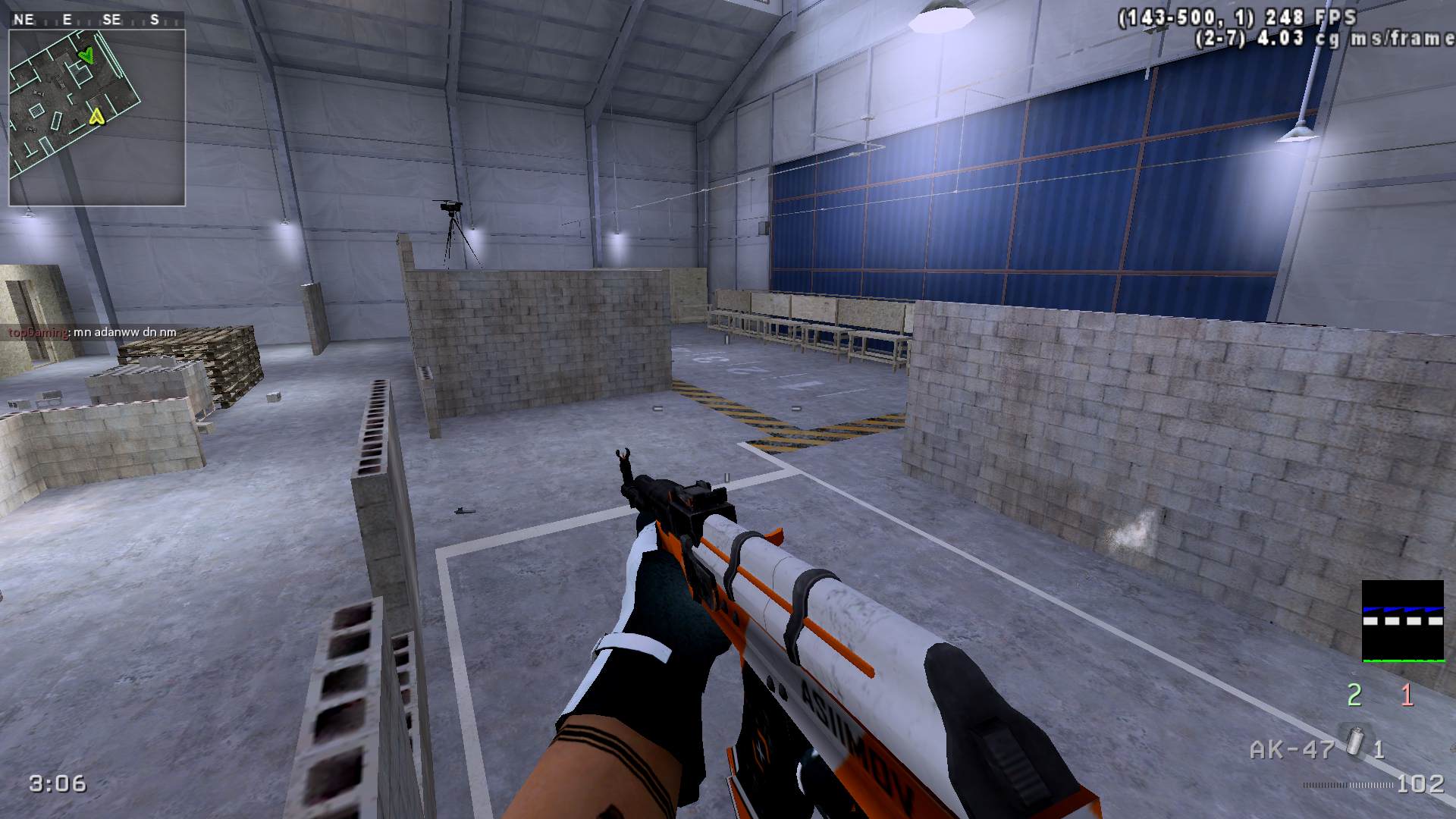Click the minimap in the corner
The width and height of the screenshot is (1456, 819).
(97, 118)
